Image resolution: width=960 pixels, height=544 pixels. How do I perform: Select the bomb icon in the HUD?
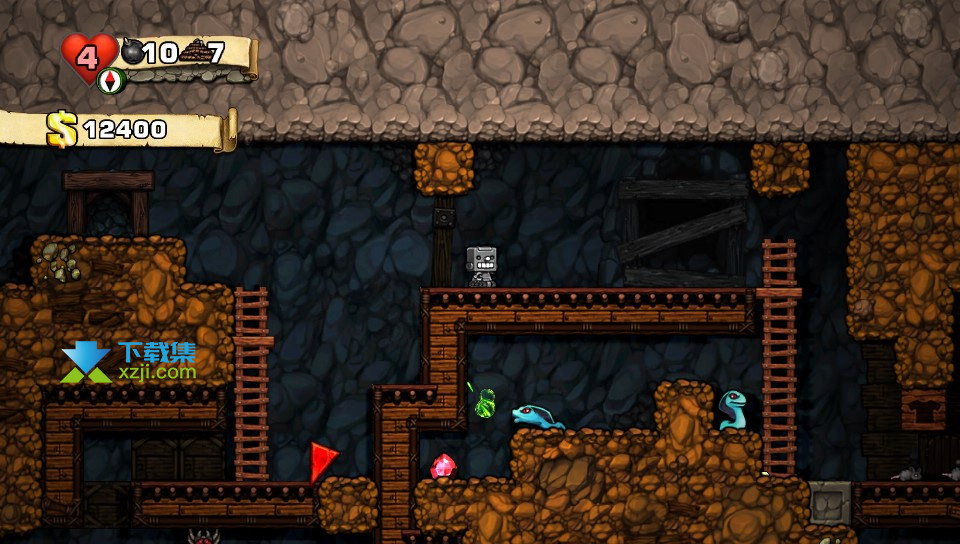pyautogui.click(x=133, y=52)
